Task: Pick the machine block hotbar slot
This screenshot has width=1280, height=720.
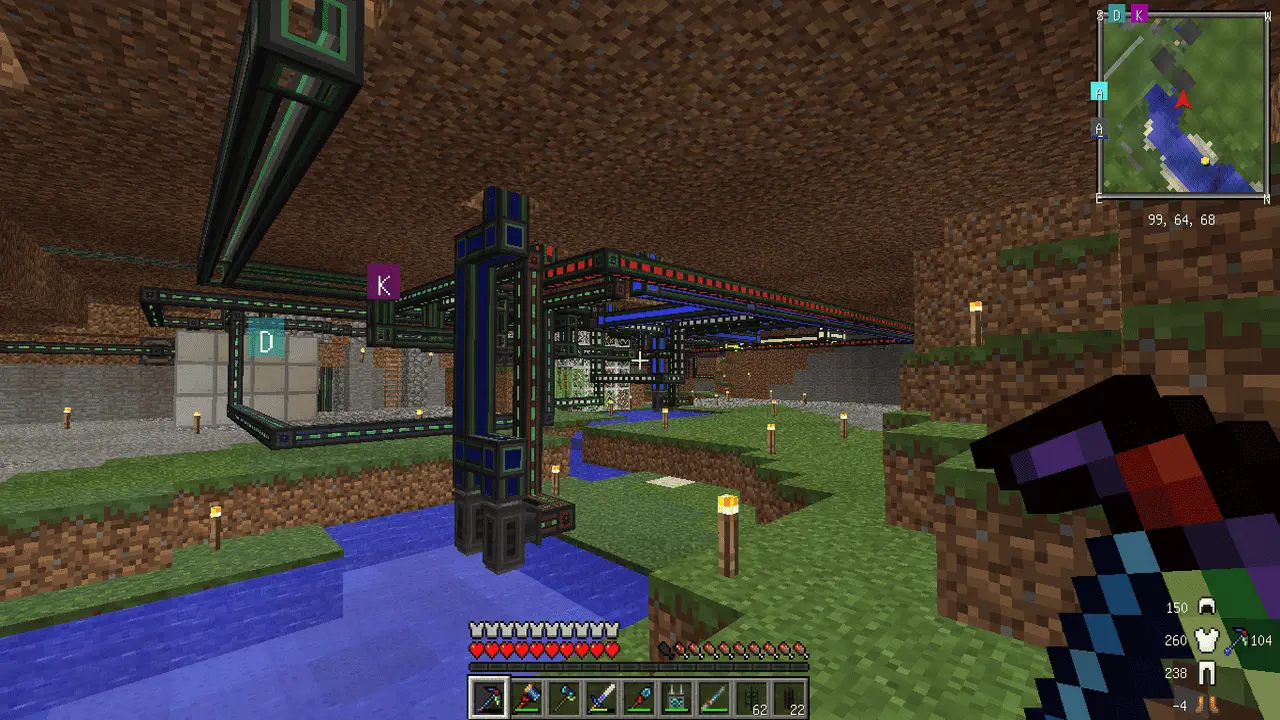Action: click(676, 696)
